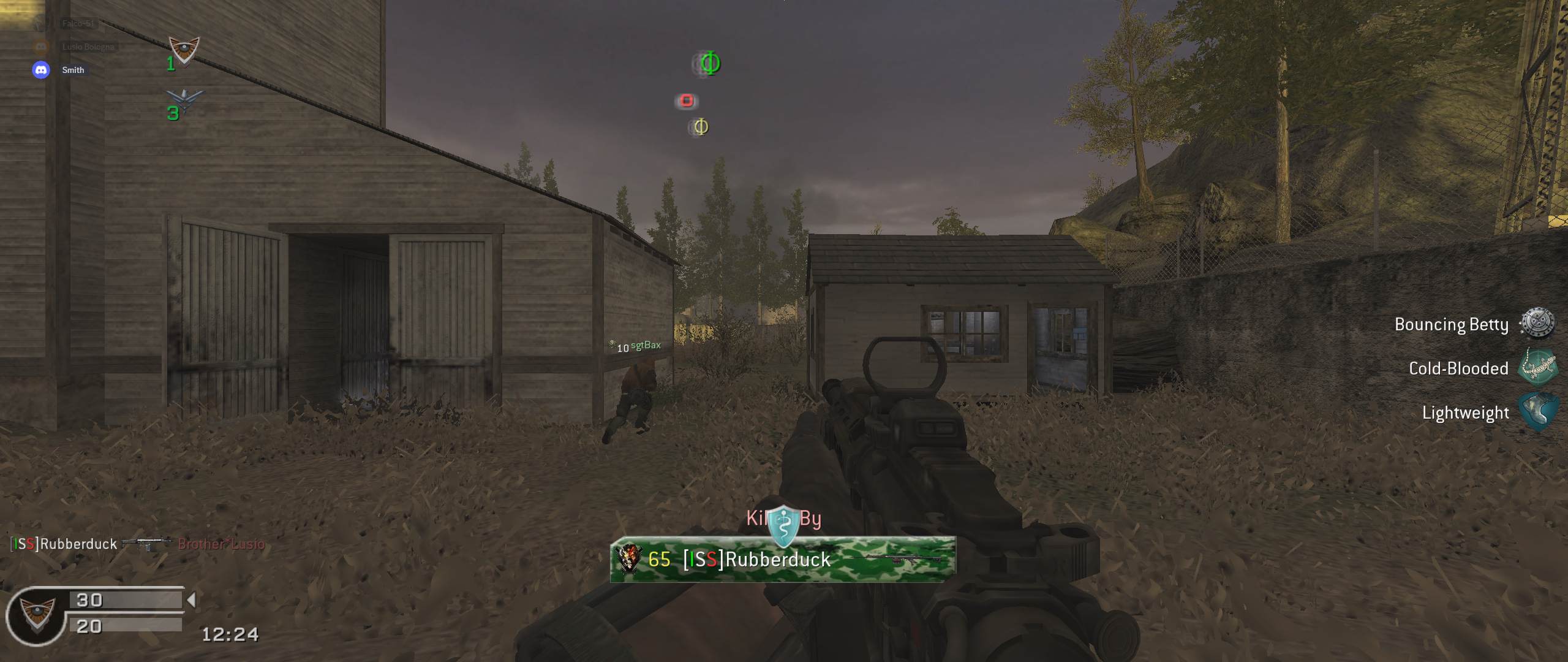Select the winged emblem next to score 3
1568x662 pixels.
(x=185, y=99)
